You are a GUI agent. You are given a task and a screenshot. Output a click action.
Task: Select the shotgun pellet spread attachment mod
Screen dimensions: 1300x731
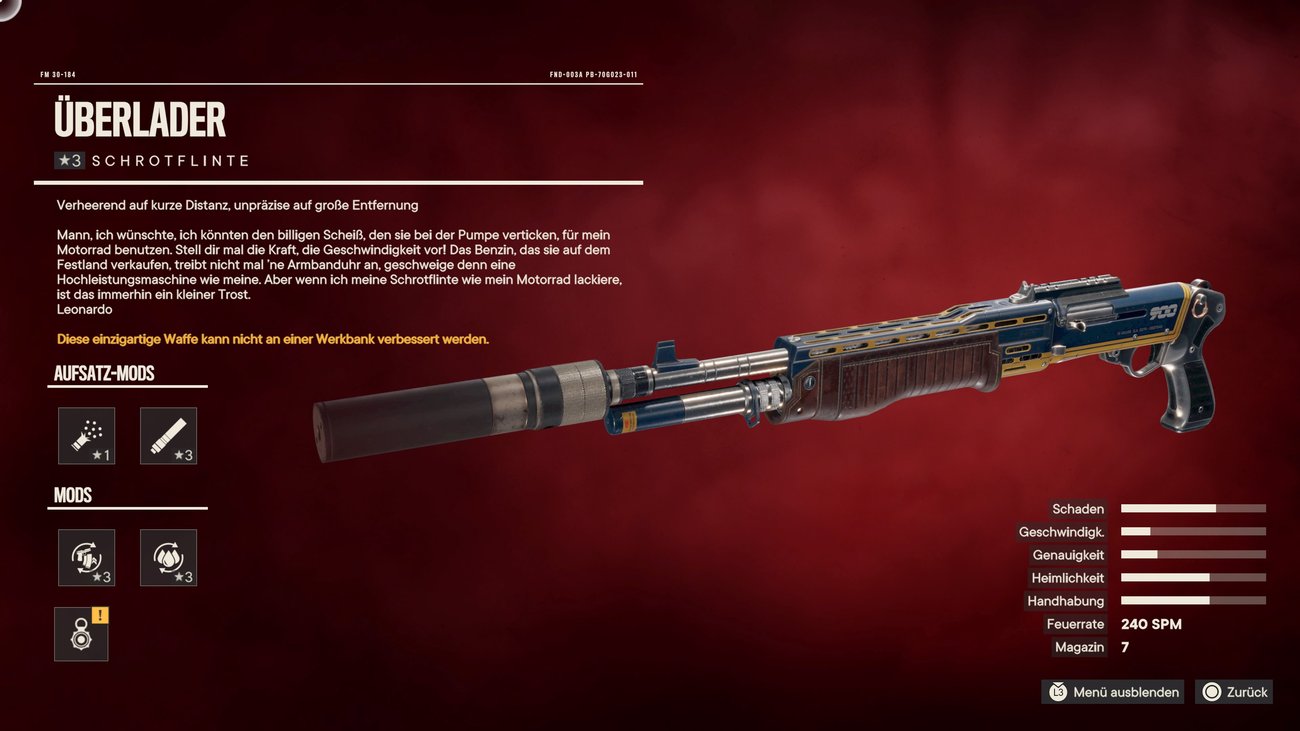click(86, 436)
